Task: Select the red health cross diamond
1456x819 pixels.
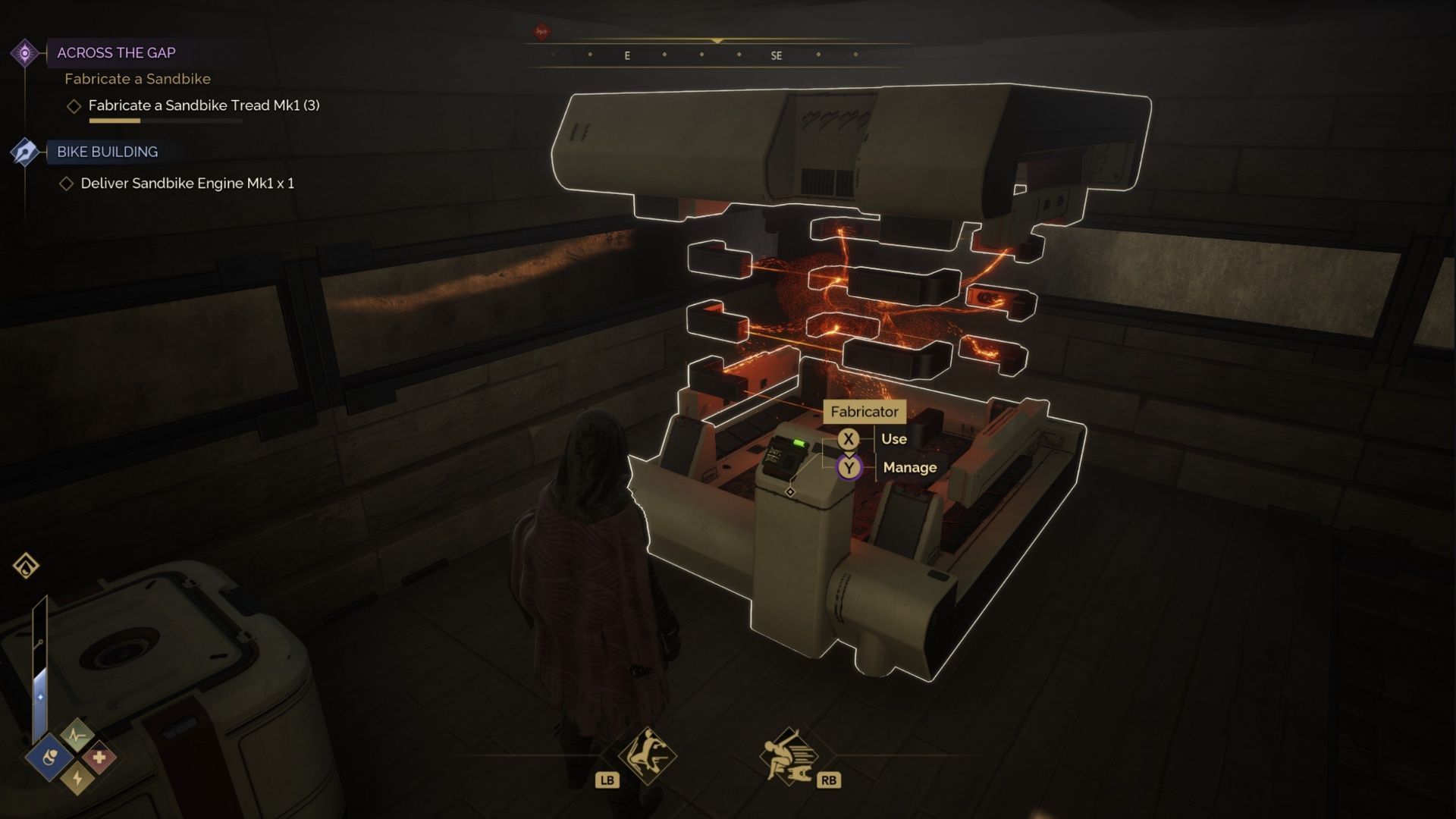Action: [99, 757]
